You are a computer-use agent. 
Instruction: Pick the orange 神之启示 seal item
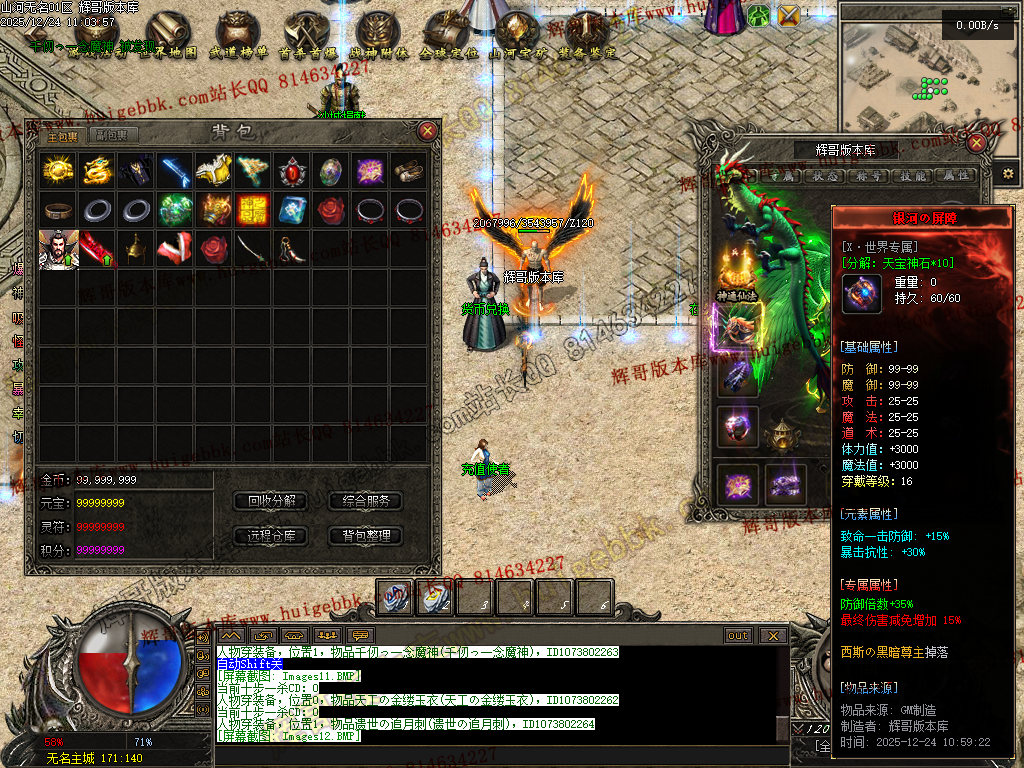tap(252, 210)
